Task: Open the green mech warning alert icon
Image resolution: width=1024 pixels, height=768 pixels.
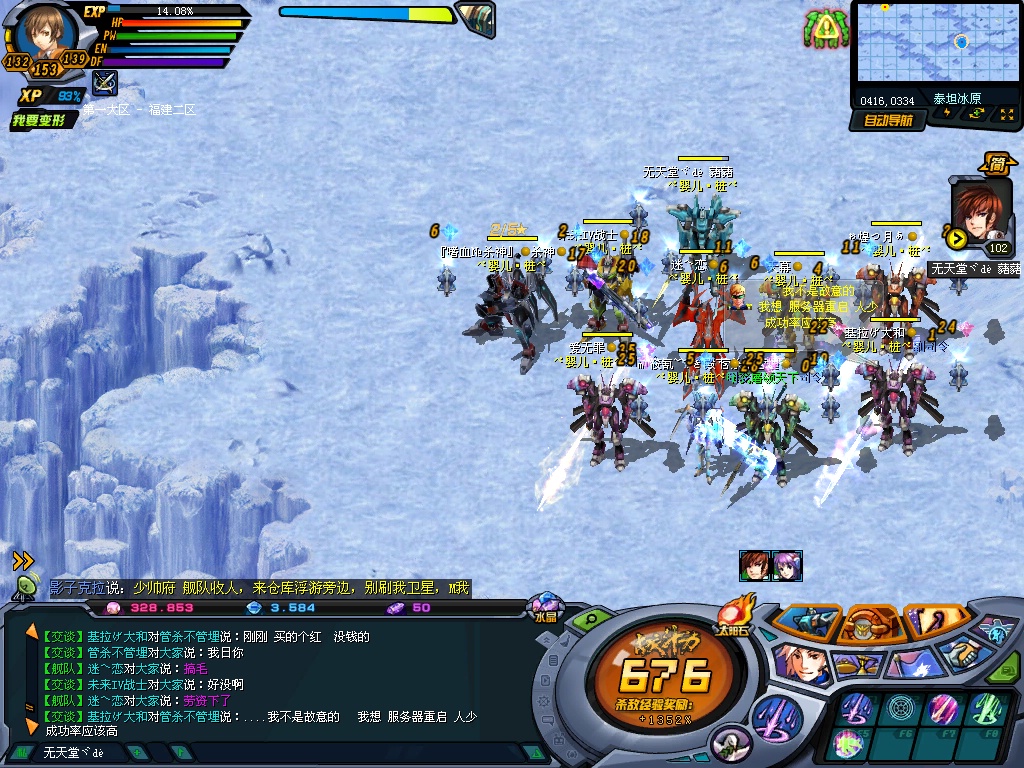Action: pos(825,29)
